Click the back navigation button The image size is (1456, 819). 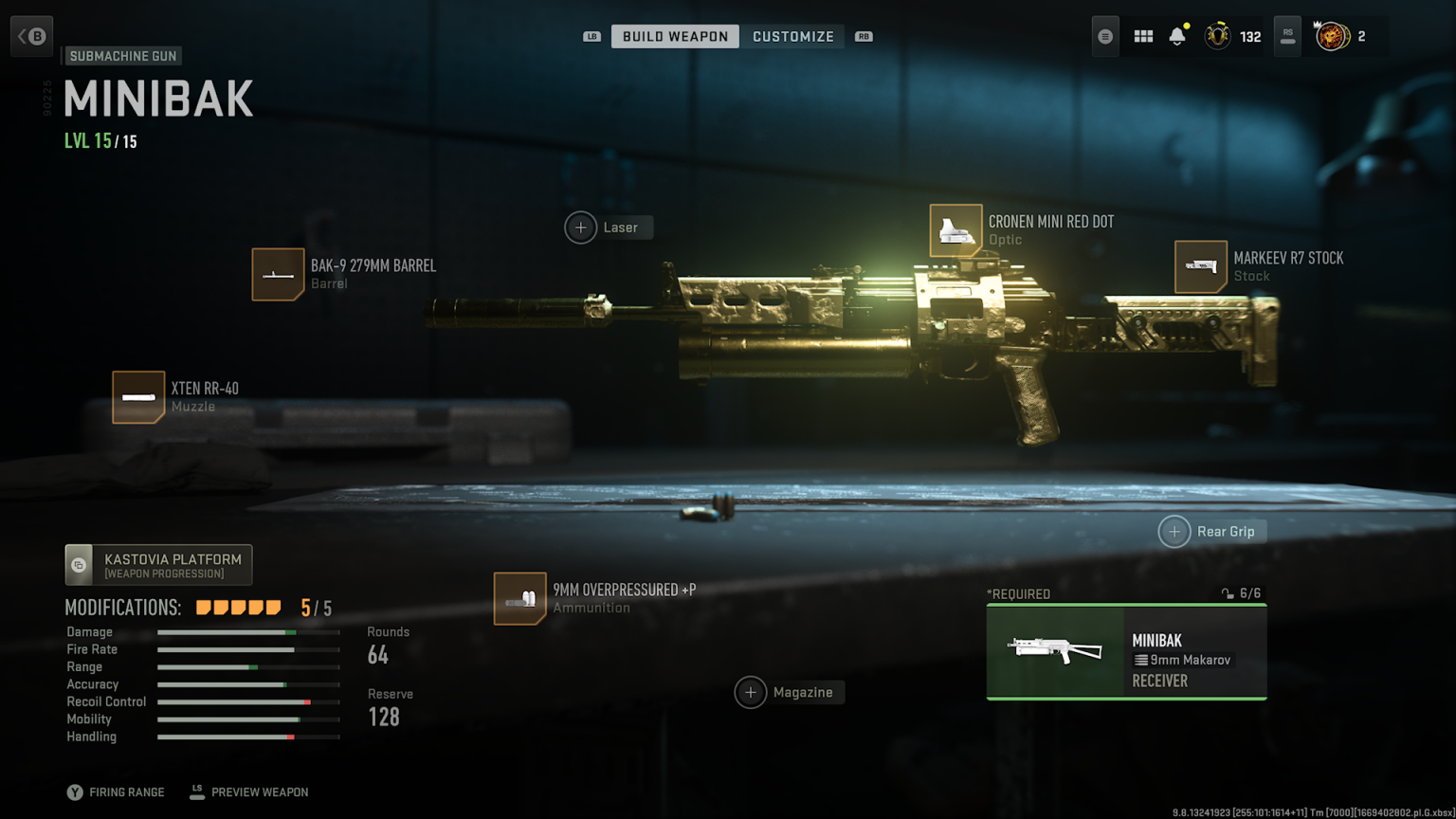click(x=31, y=35)
